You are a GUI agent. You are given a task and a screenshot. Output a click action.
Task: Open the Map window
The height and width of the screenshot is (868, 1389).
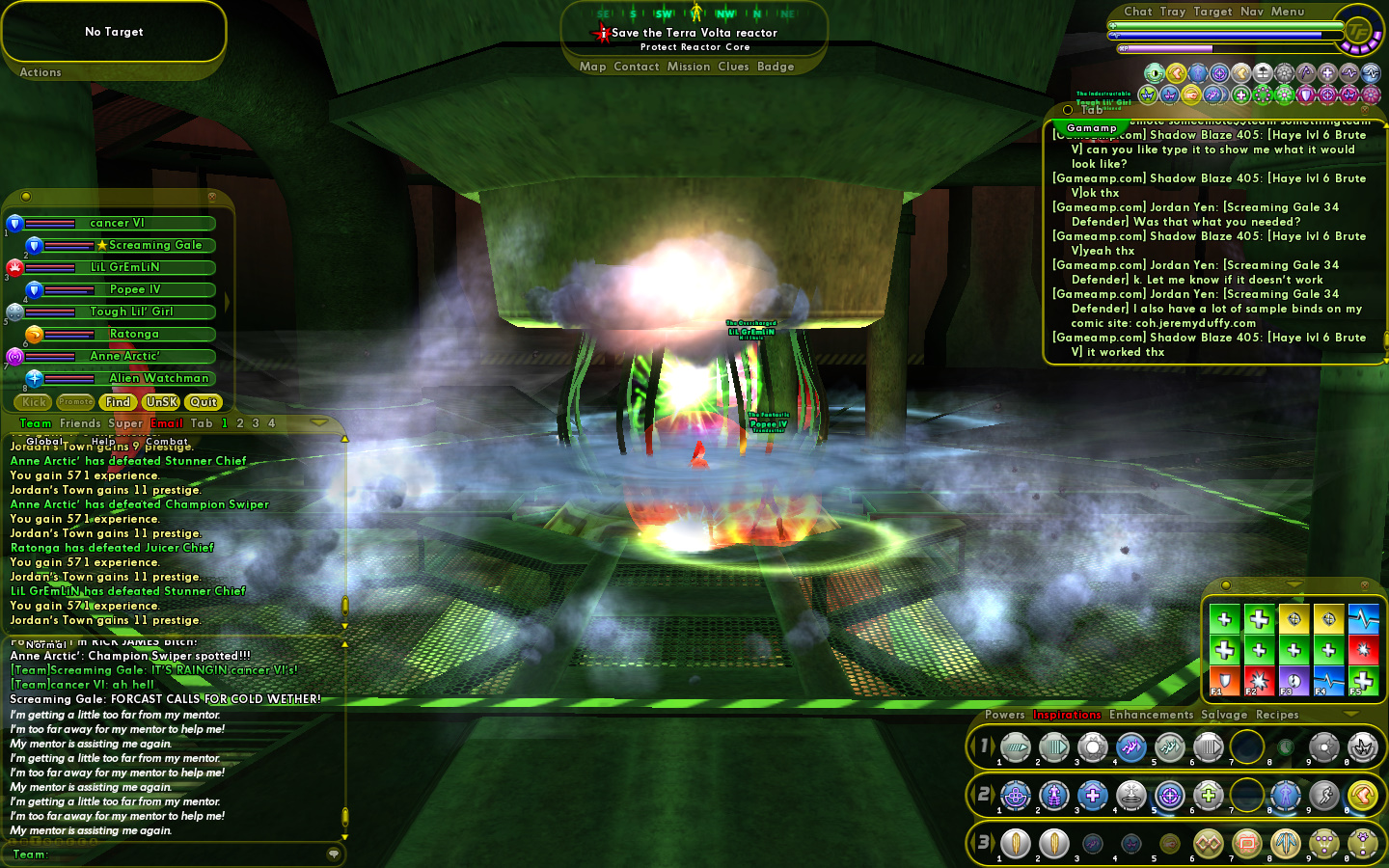592,67
